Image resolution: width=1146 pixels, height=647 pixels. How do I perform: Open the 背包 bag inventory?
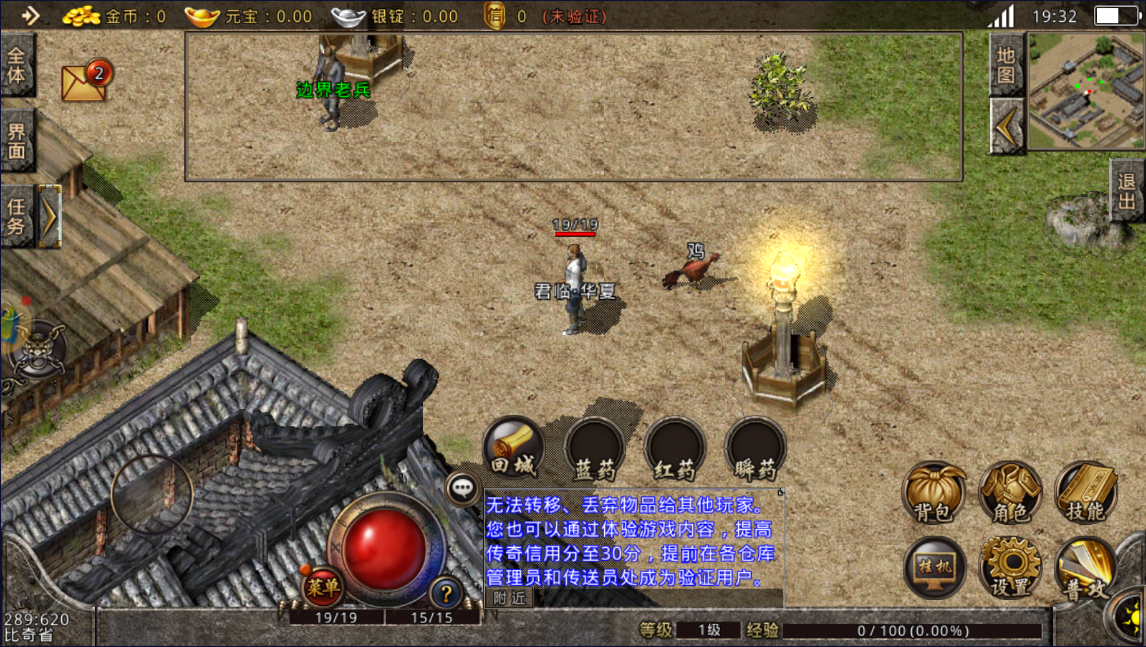[934, 492]
